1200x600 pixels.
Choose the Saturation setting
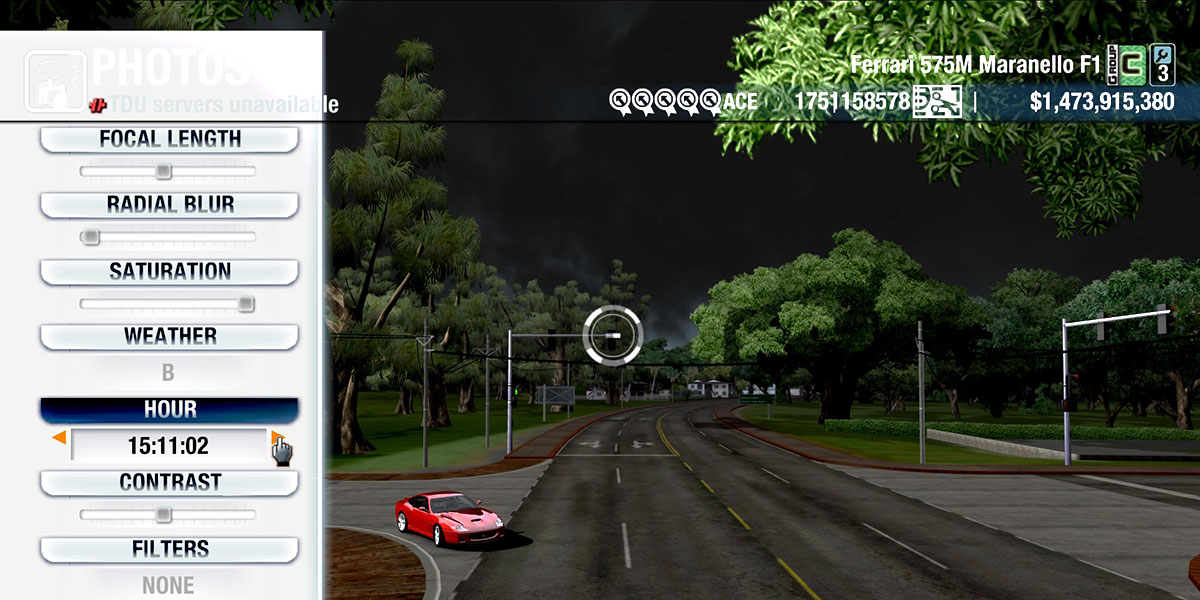[169, 271]
